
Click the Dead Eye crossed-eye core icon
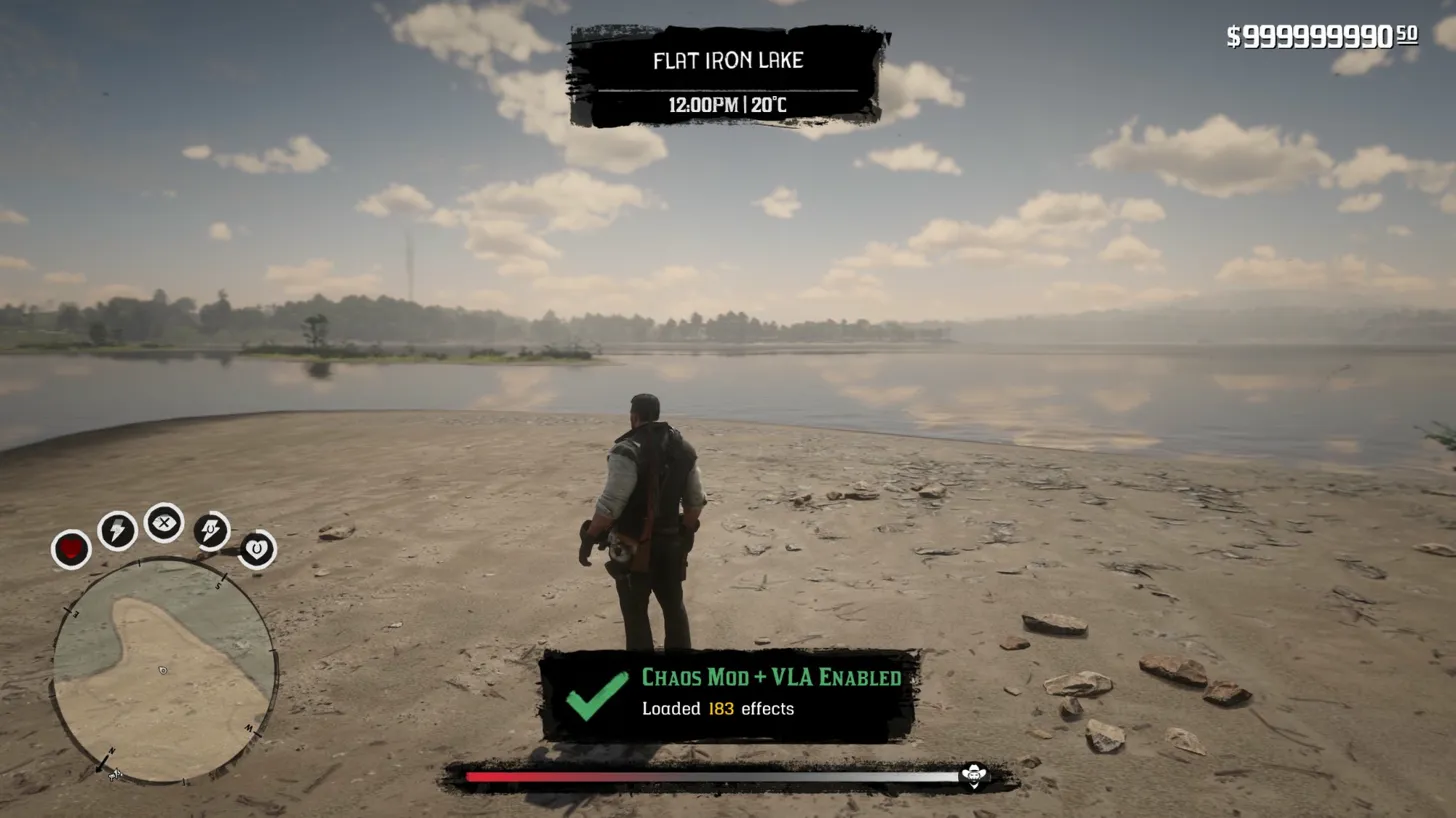coord(164,522)
